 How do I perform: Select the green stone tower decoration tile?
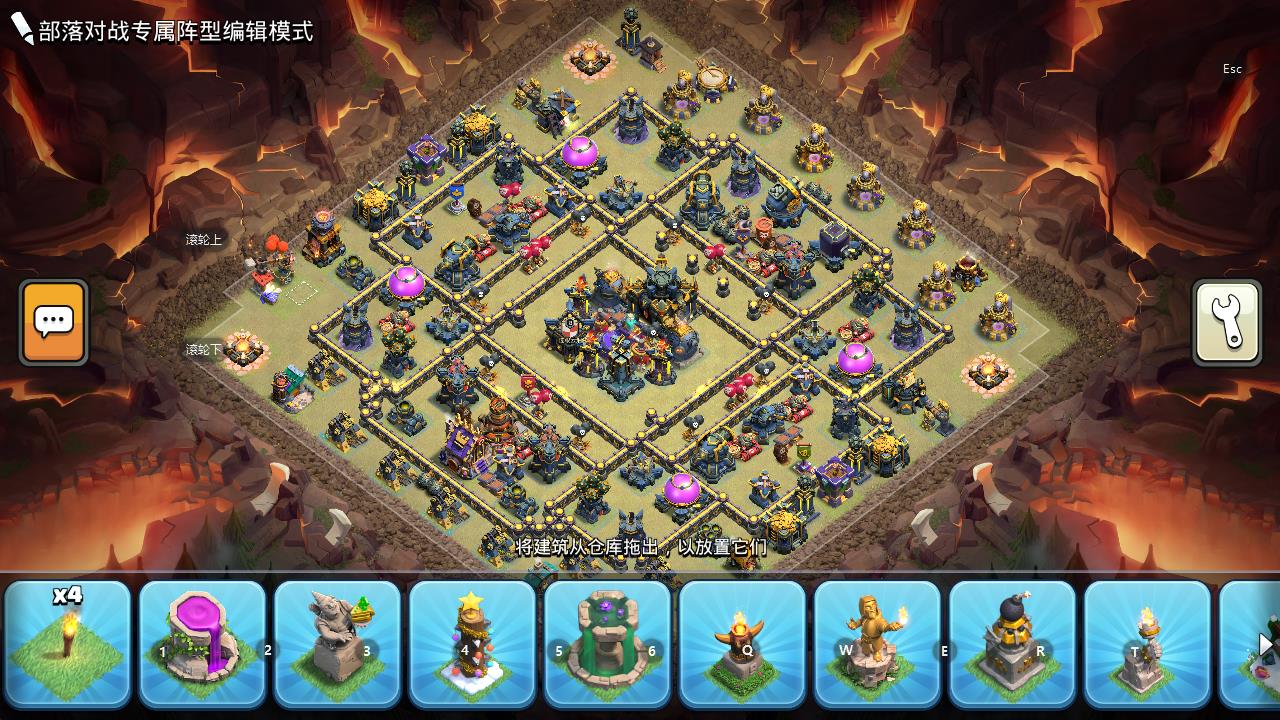[x=608, y=644]
